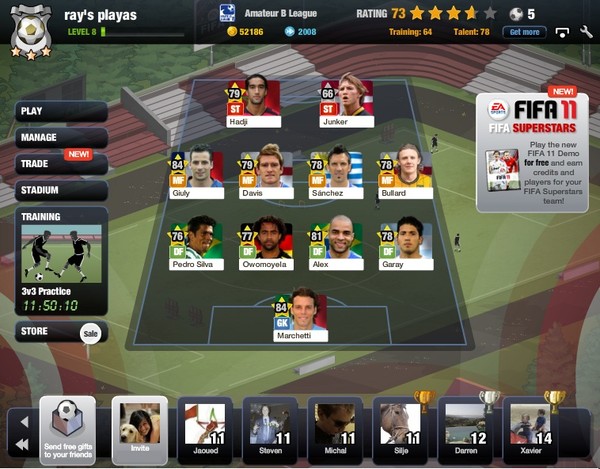Open the TRADE menu
The image size is (600, 469).
click(60, 163)
